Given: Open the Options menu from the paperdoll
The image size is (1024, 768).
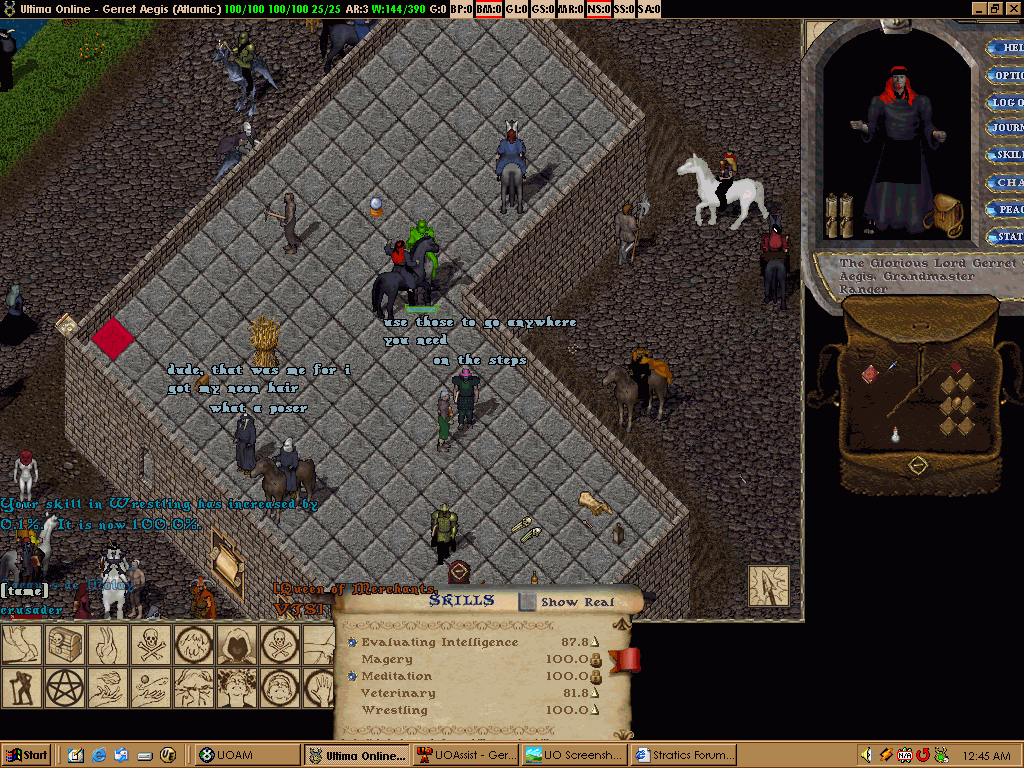Looking at the screenshot, I should (x=1005, y=75).
